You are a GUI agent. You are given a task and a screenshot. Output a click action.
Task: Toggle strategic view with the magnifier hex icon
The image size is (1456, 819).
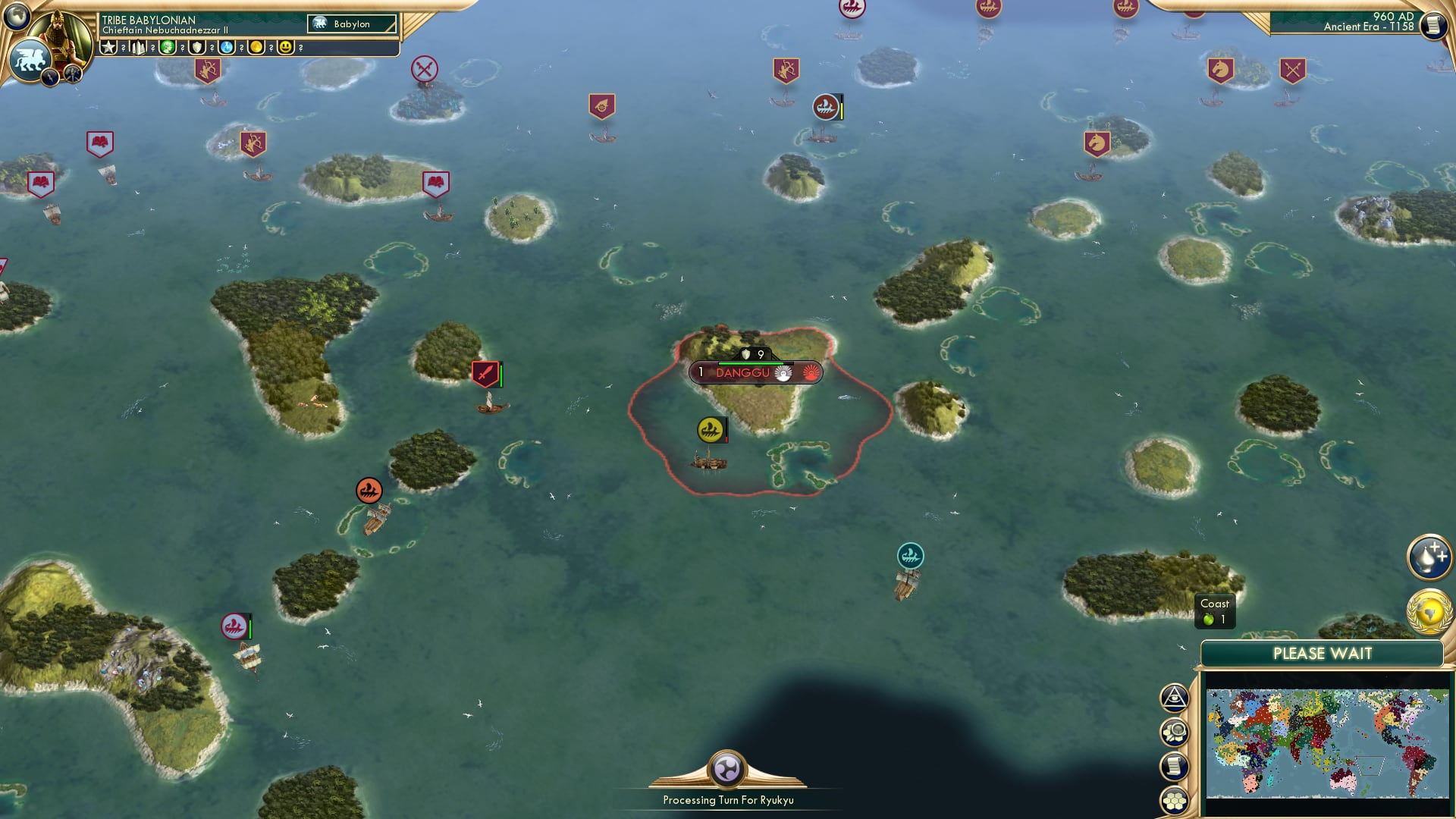pos(1174,733)
